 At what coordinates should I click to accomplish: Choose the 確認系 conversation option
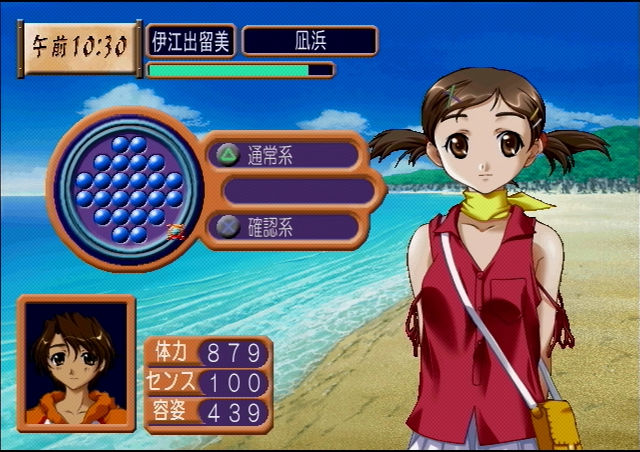(x=285, y=226)
